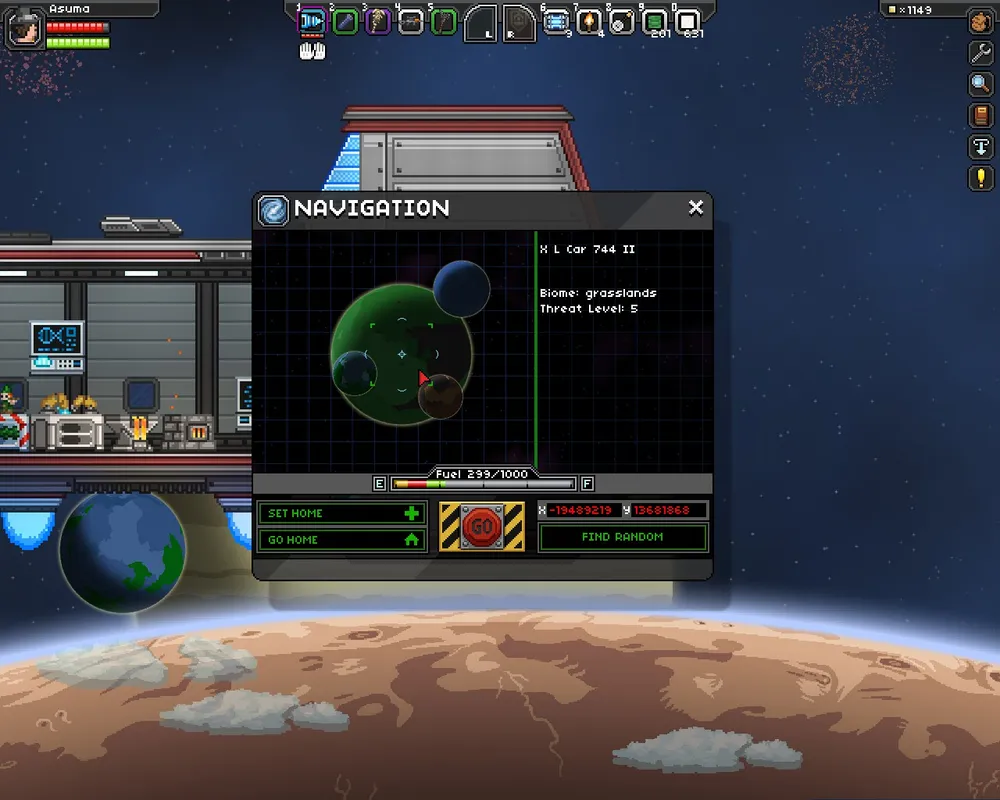
Task: Select the blue moon on navigation map
Action: click(462, 287)
